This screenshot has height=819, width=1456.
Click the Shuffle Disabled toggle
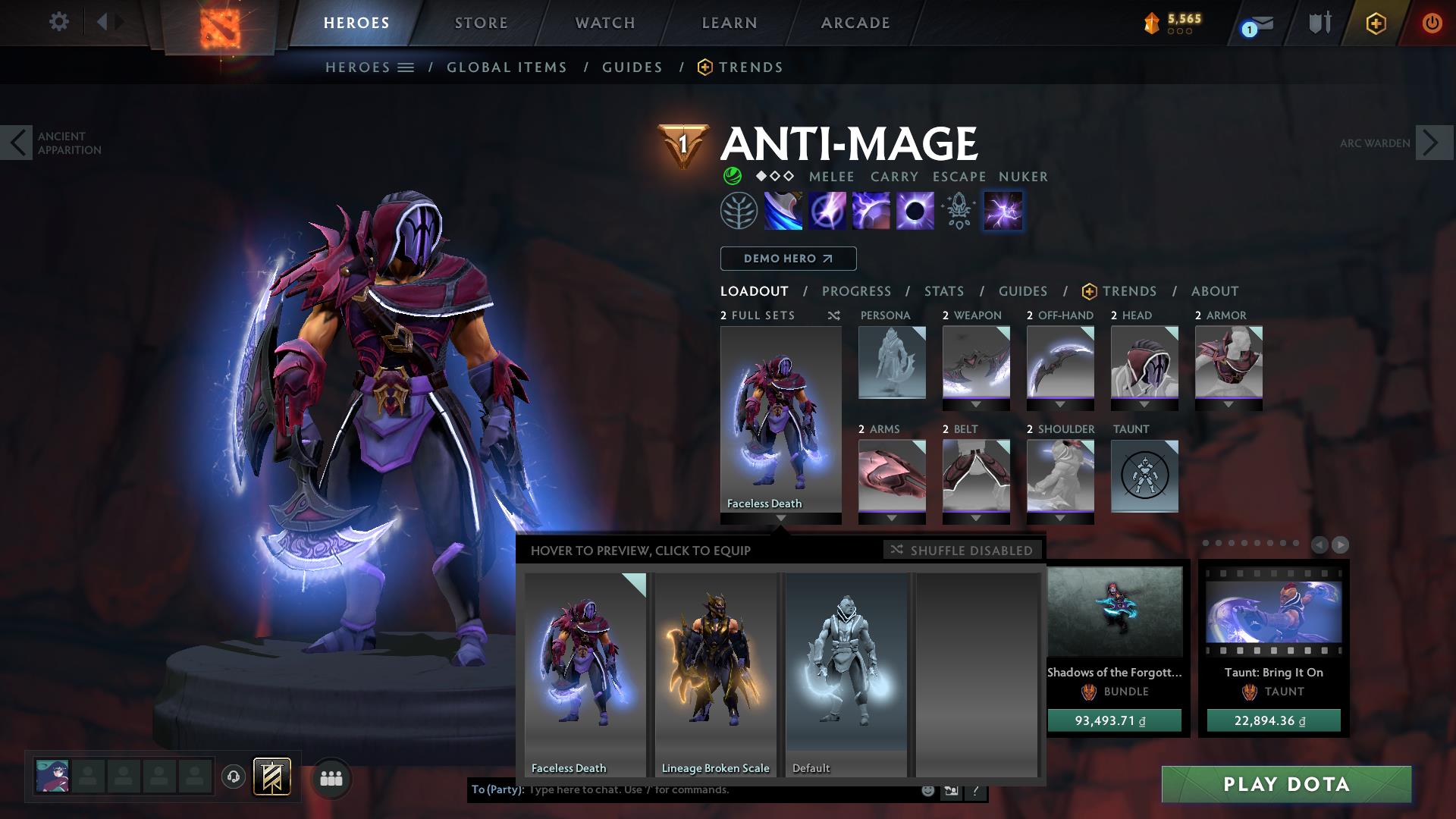[961, 551]
